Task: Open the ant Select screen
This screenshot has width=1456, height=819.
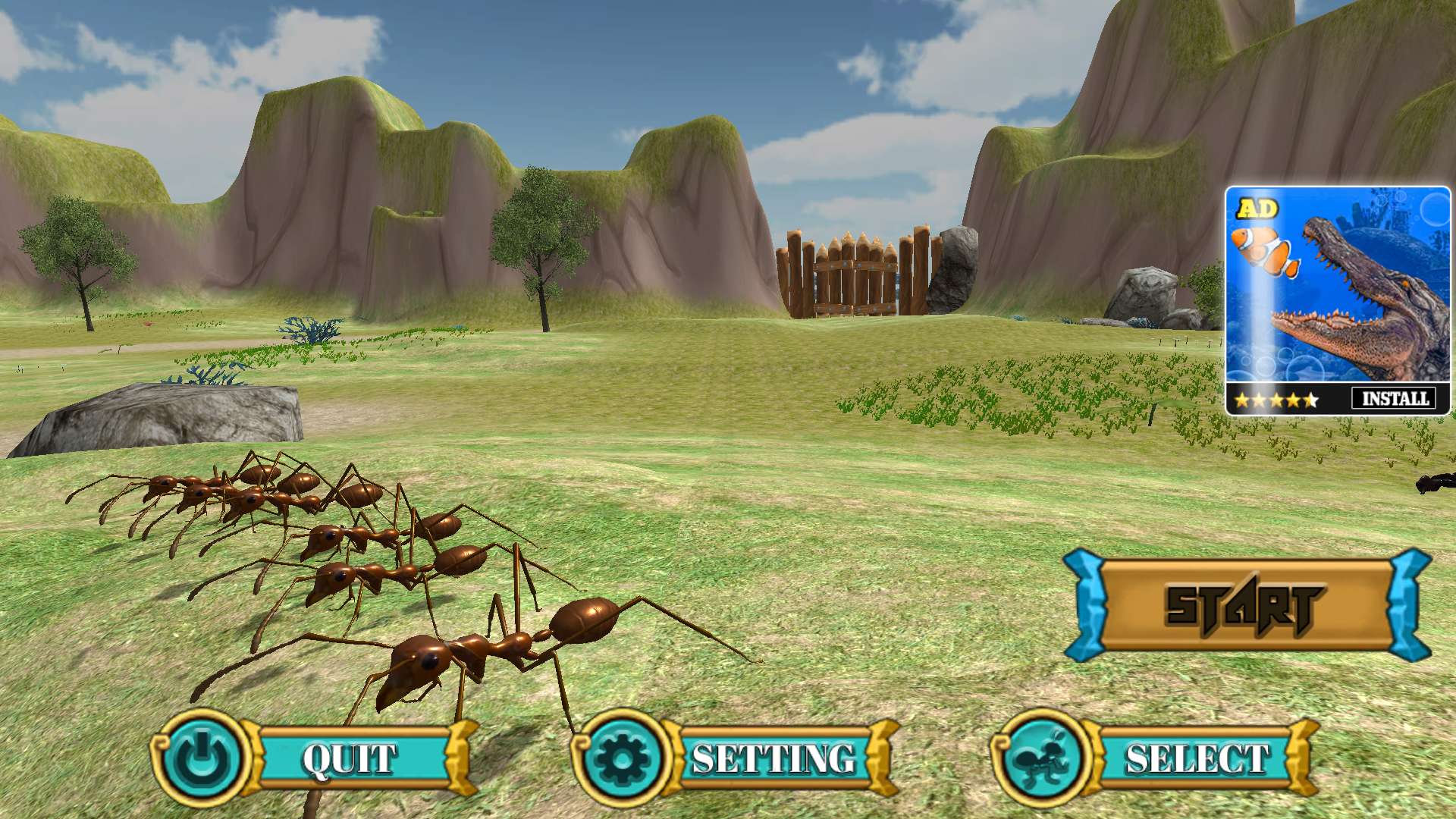Action: click(x=1197, y=758)
